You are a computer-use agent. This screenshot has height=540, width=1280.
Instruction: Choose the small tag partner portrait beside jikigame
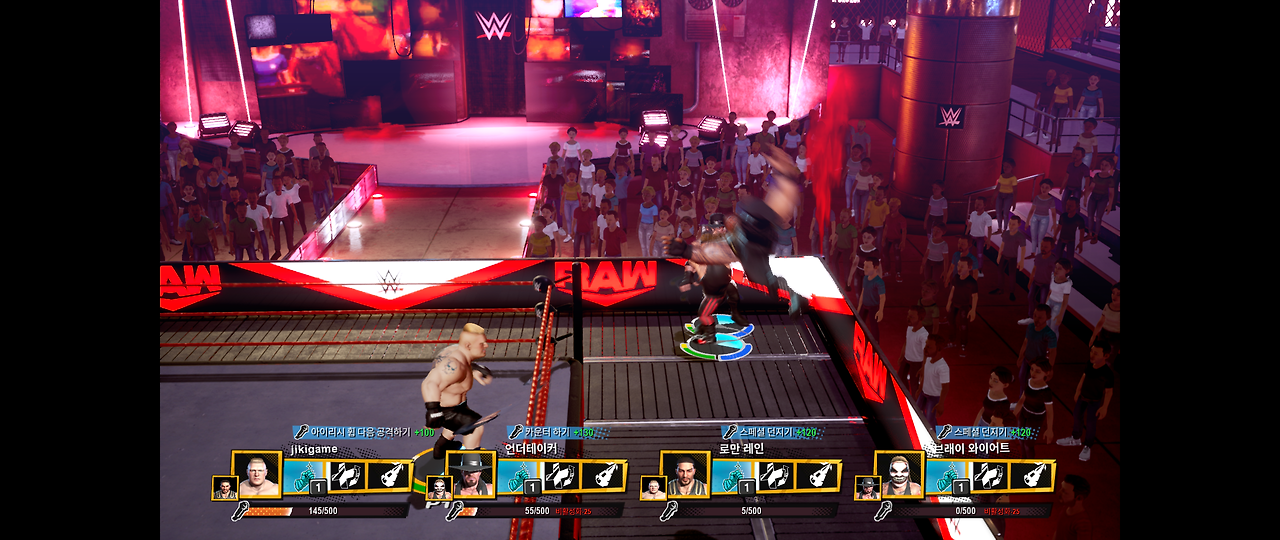click(x=225, y=488)
